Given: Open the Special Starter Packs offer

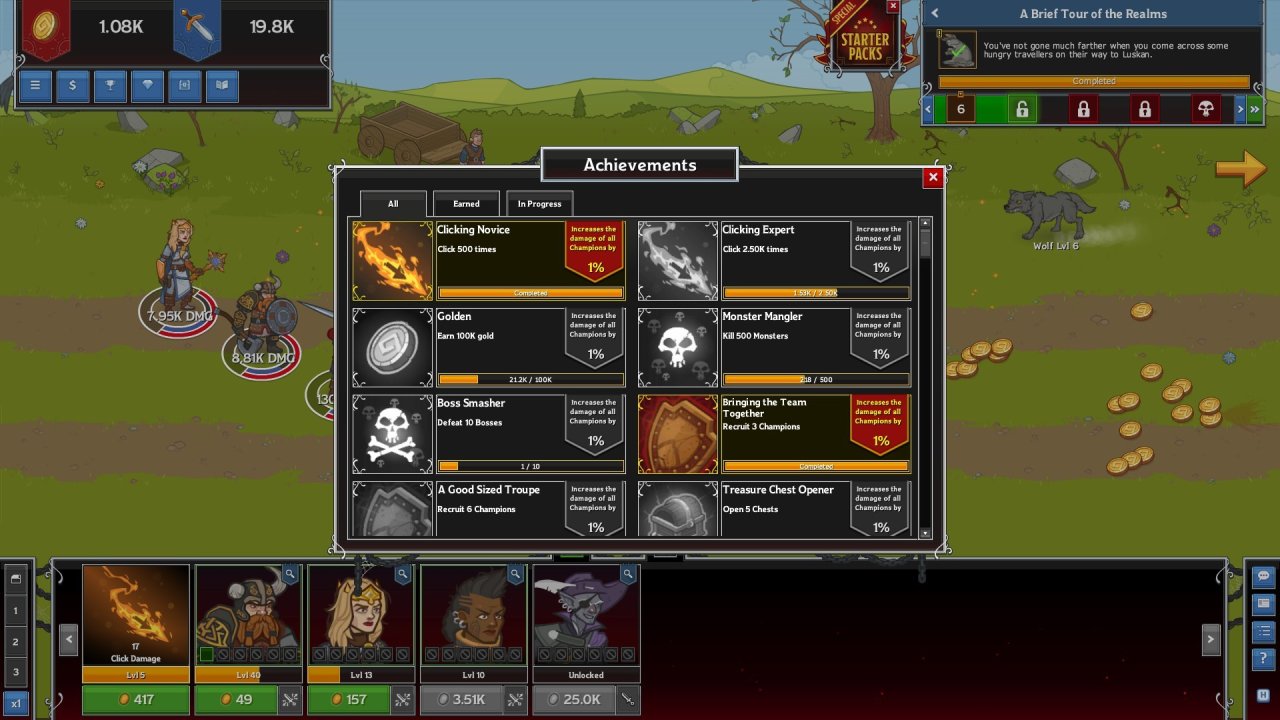Looking at the screenshot, I should [x=864, y=45].
